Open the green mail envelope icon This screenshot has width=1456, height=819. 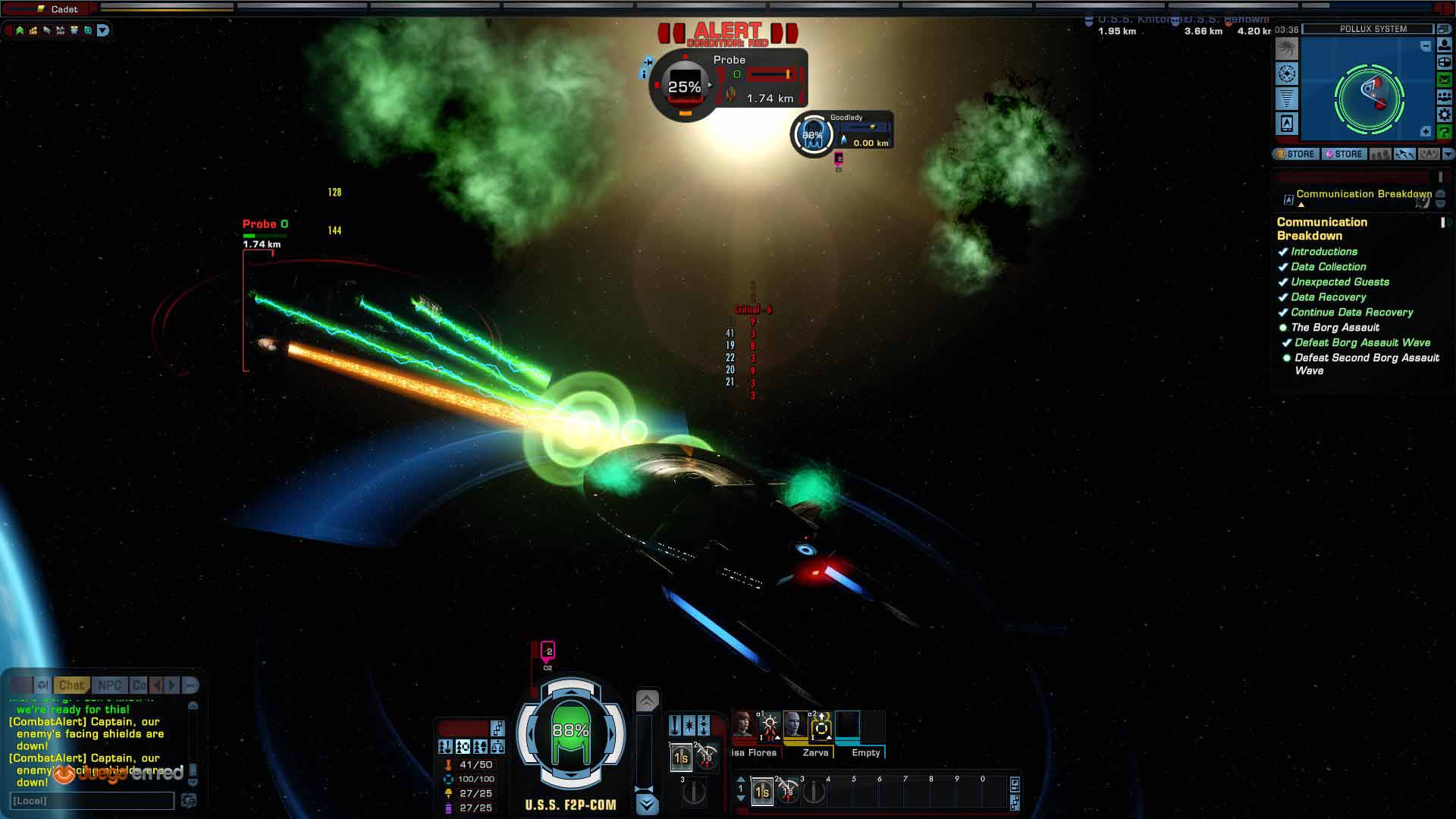[x=1444, y=80]
